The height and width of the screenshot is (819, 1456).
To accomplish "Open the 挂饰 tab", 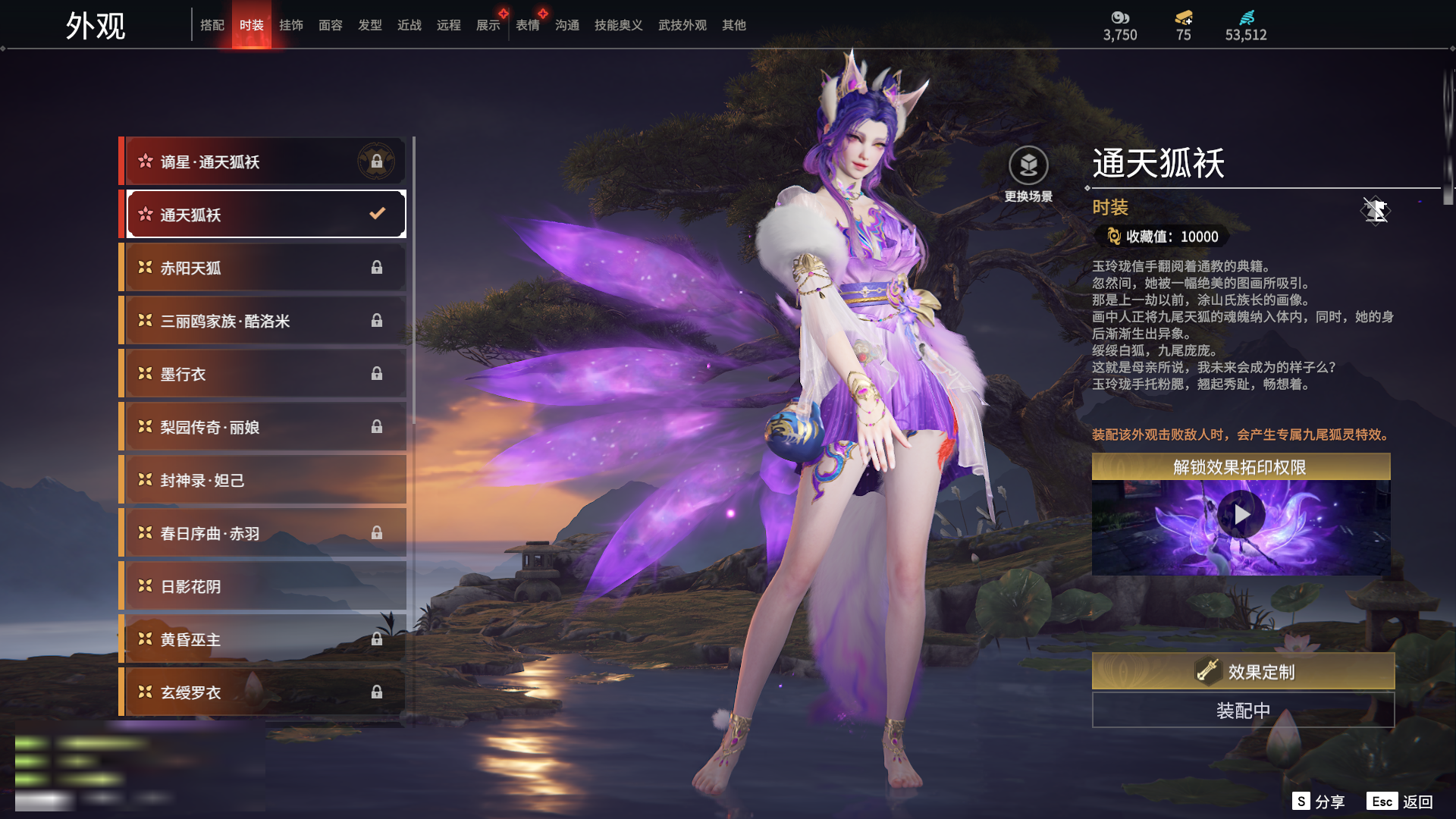I will [291, 25].
